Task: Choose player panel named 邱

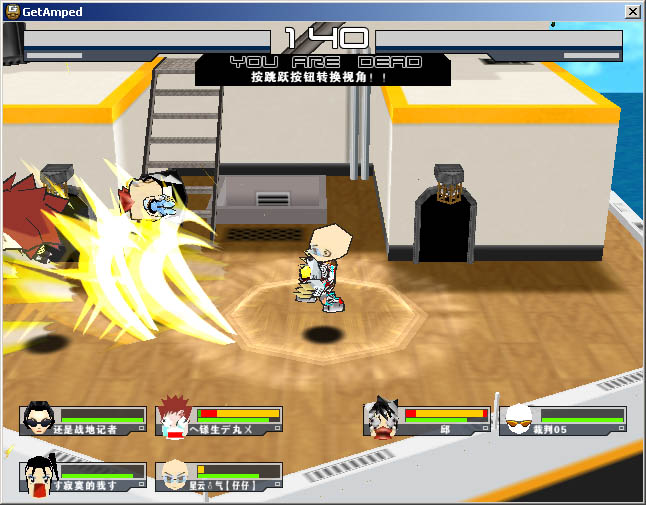Action: (428, 420)
